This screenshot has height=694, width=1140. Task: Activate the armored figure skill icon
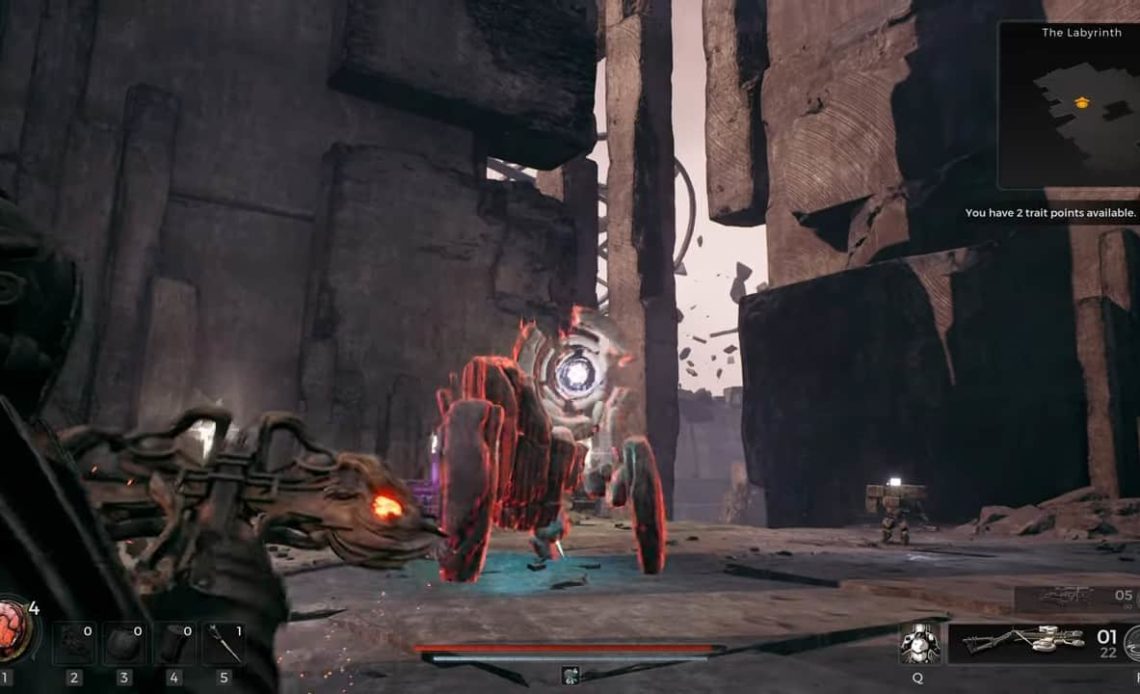pyautogui.click(x=918, y=643)
